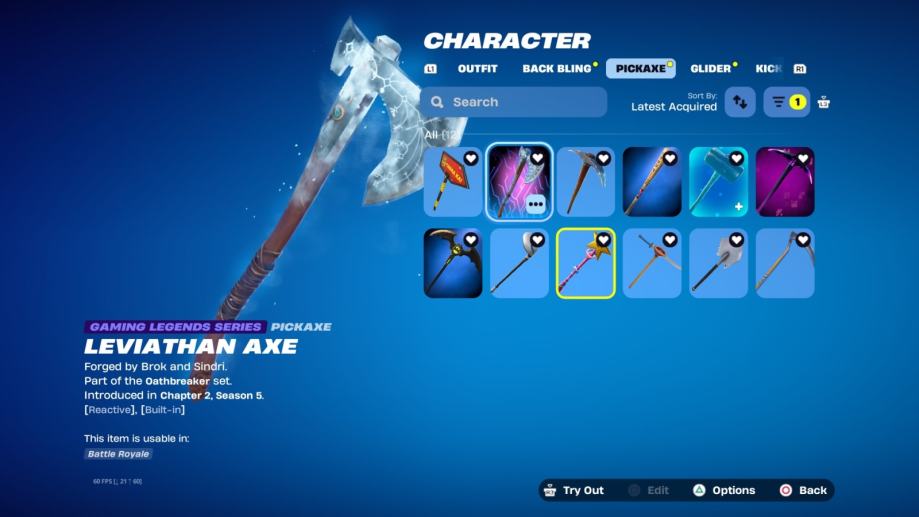Viewport: 919px width, 517px height.
Task: Select the purple-background dark pickaxe
Action: point(785,182)
